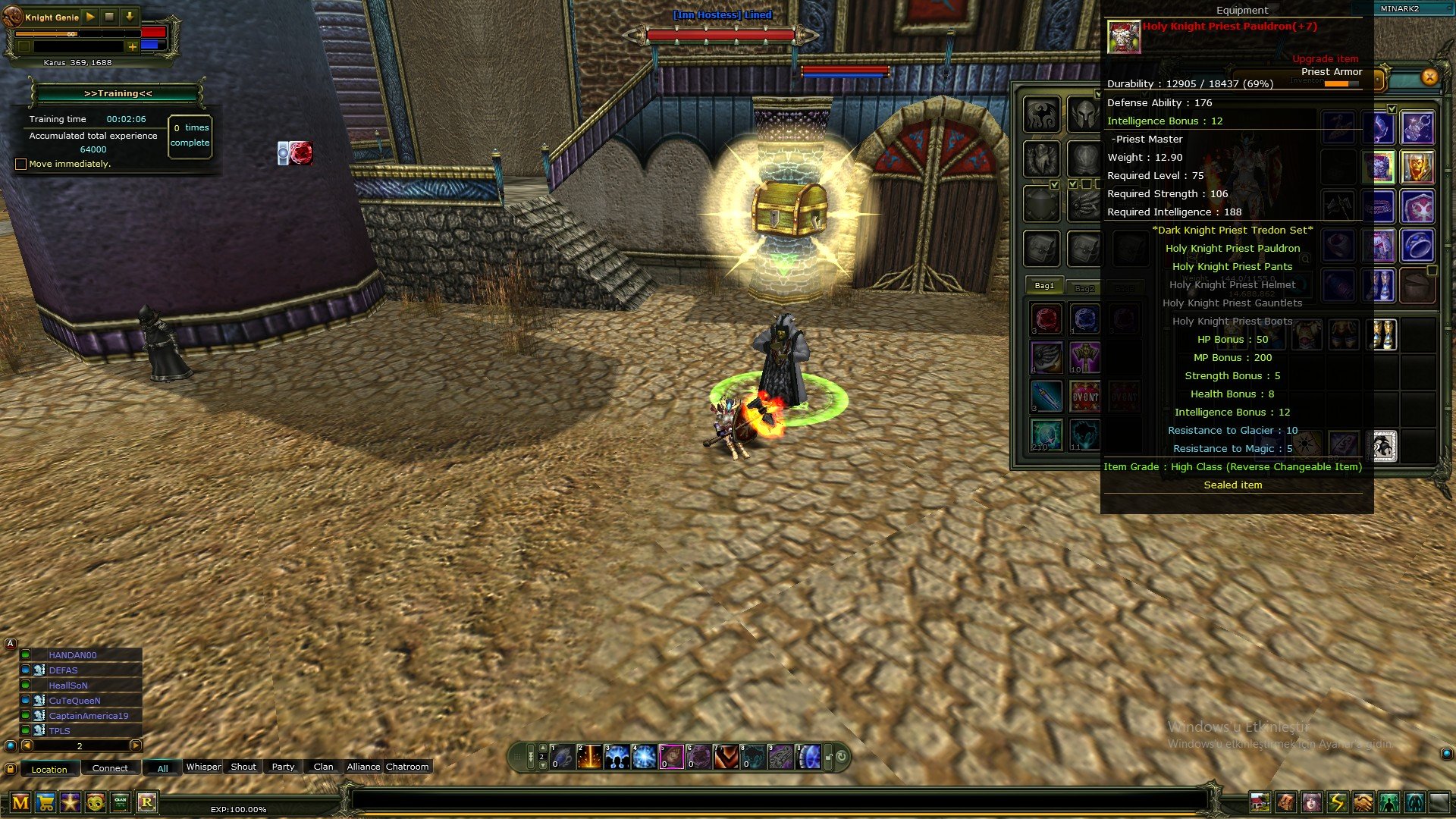Toggle the 'Move immediately' checkbox
1456x819 pixels.
coord(21,164)
